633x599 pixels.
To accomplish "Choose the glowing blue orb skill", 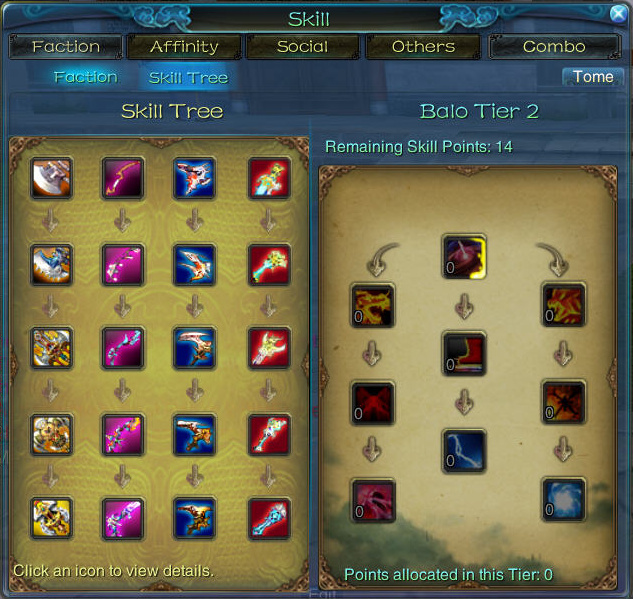I will click(563, 499).
